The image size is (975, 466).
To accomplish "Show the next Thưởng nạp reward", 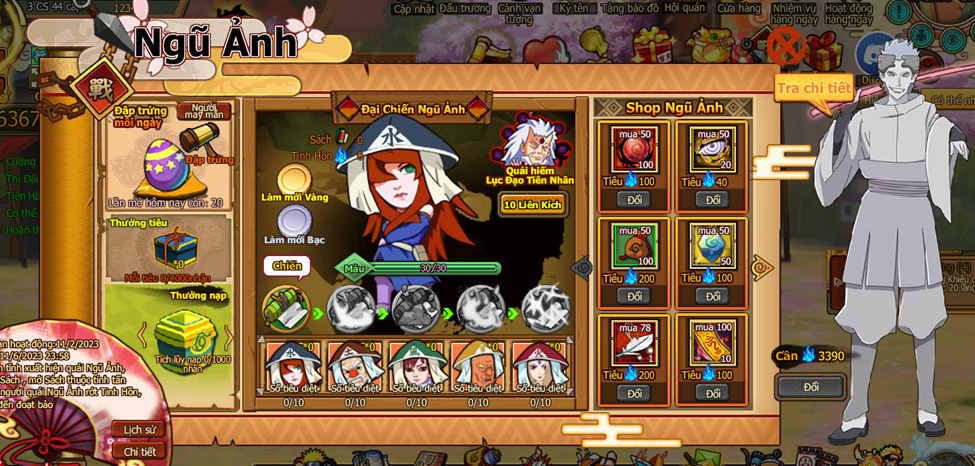I will pos(228,336).
